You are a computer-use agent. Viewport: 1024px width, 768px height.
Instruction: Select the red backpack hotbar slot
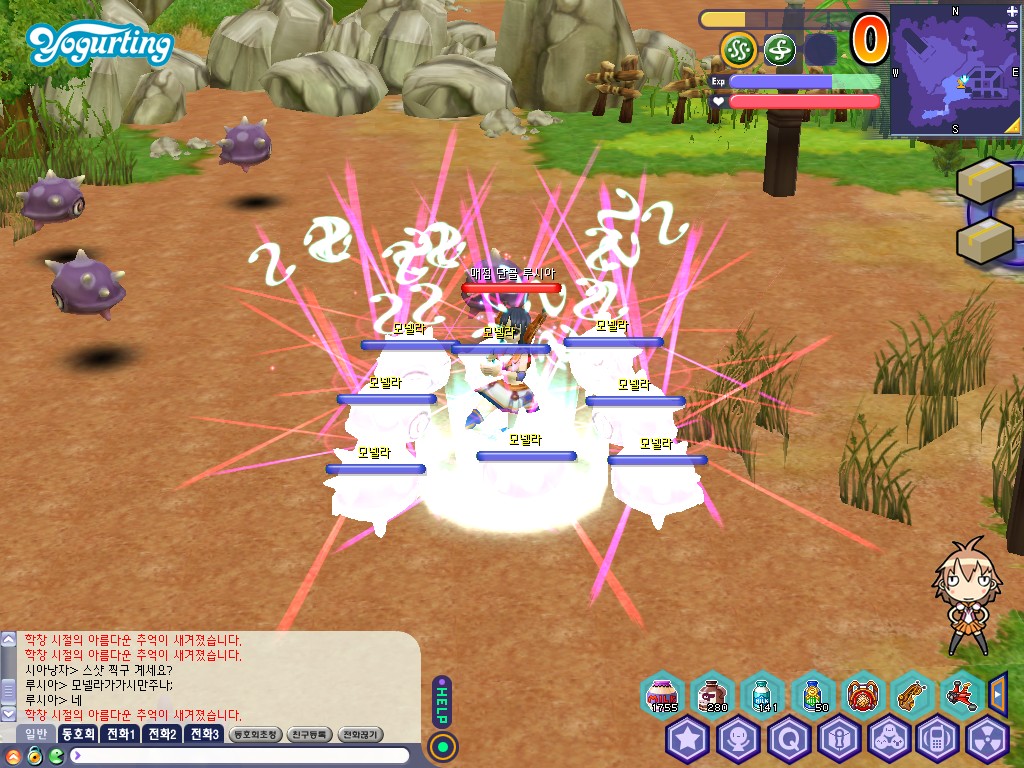[x=862, y=694]
